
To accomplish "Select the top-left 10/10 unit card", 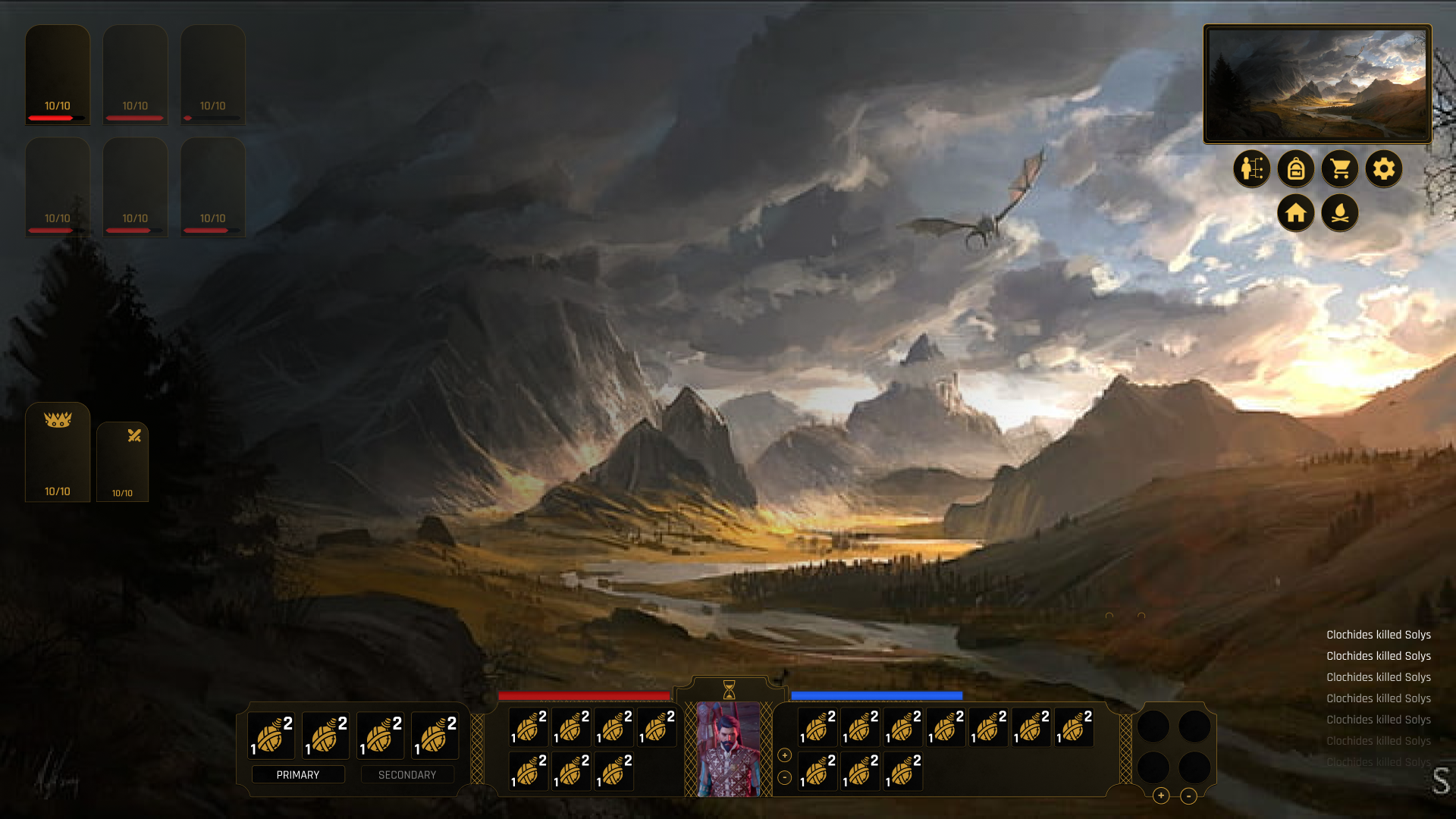I will click(x=58, y=74).
